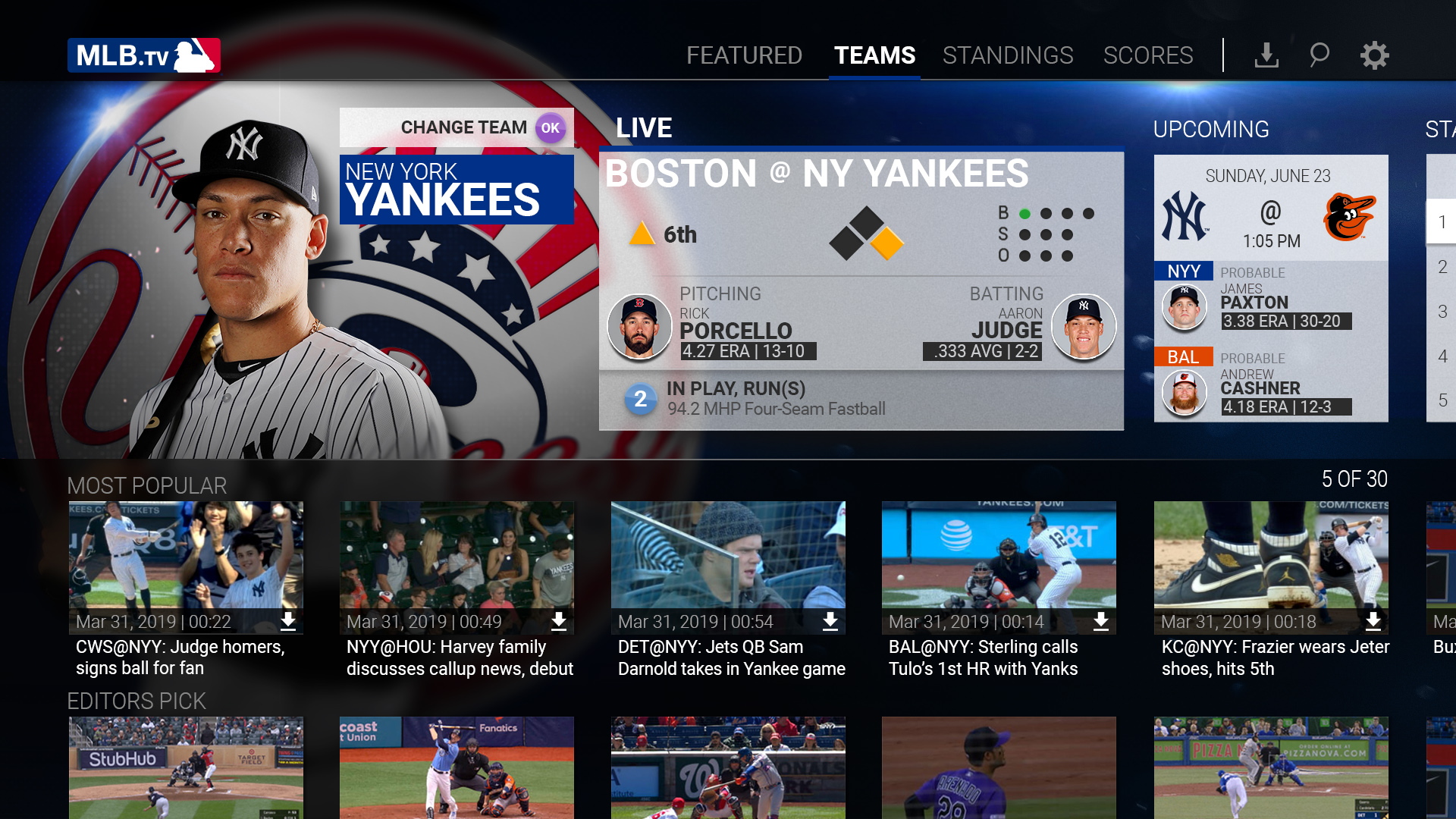This screenshot has width=1456, height=819.
Task: Click the MLB.TV logo
Action: coord(144,55)
